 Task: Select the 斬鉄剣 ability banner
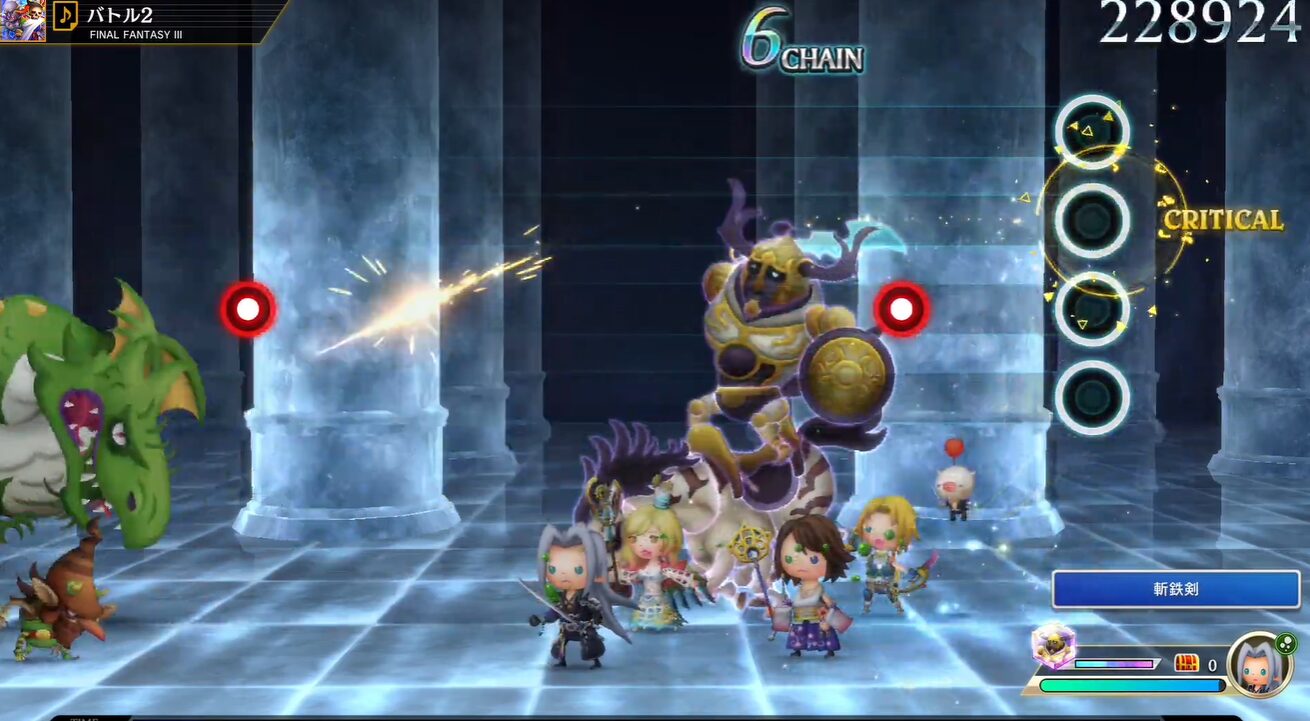click(x=1175, y=590)
